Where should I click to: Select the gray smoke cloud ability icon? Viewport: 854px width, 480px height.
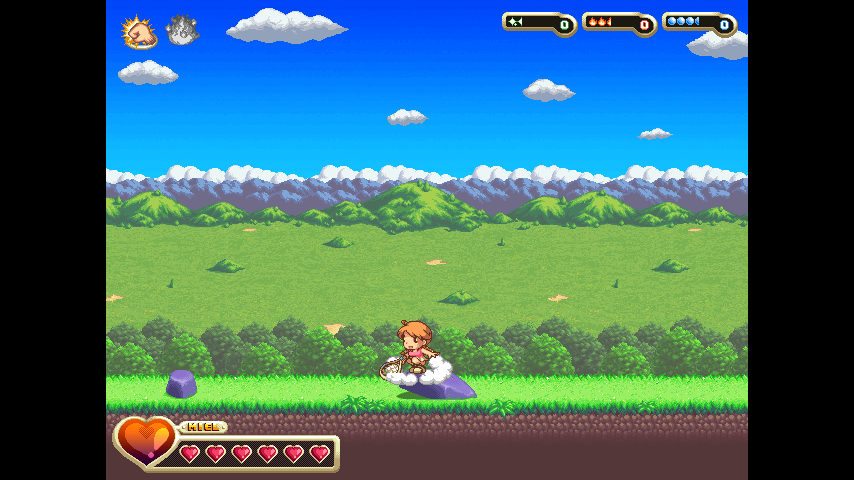tap(181, 31)
